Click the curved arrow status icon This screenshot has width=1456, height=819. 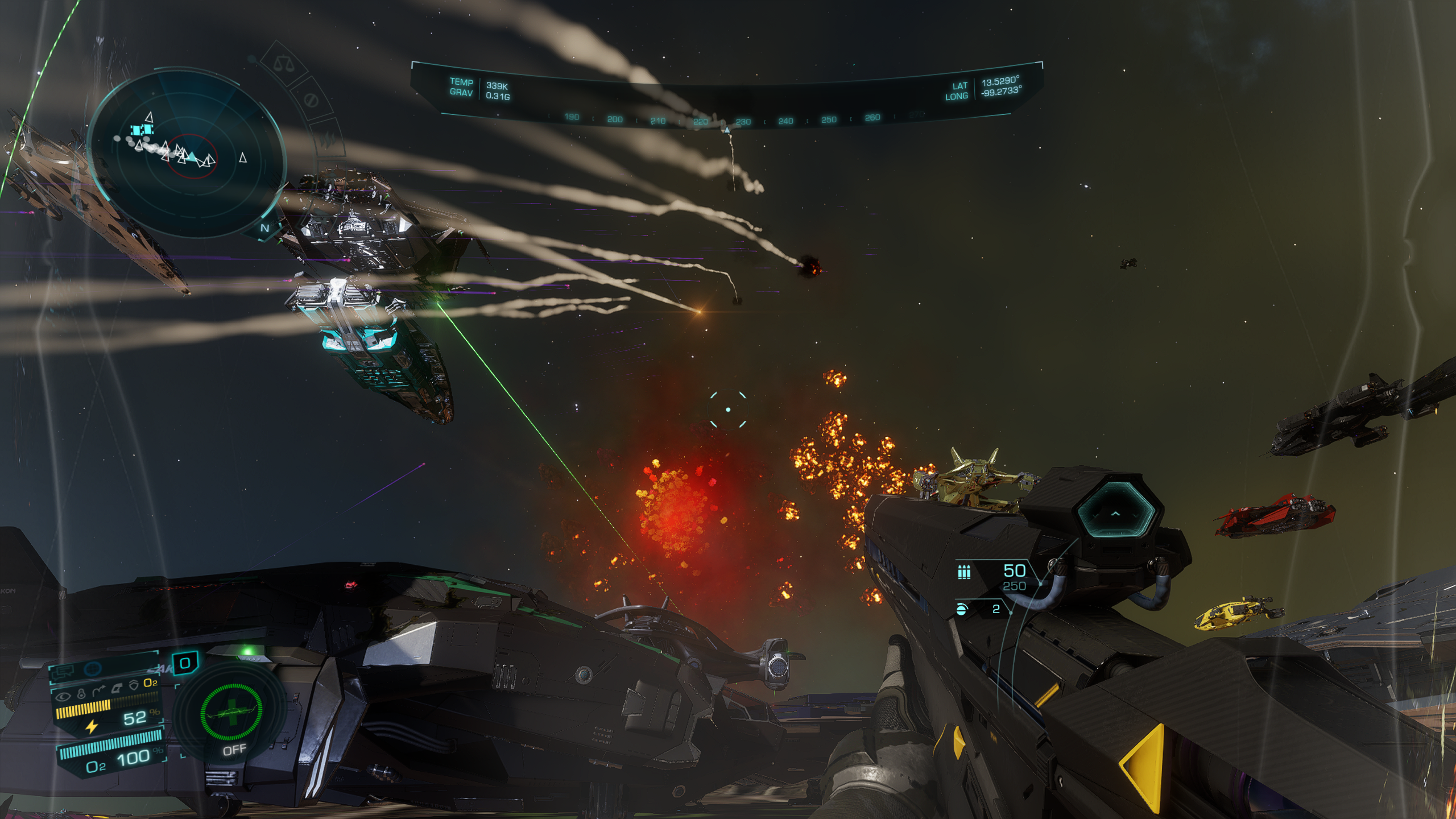pyautogui.click(x=98, y=690)
